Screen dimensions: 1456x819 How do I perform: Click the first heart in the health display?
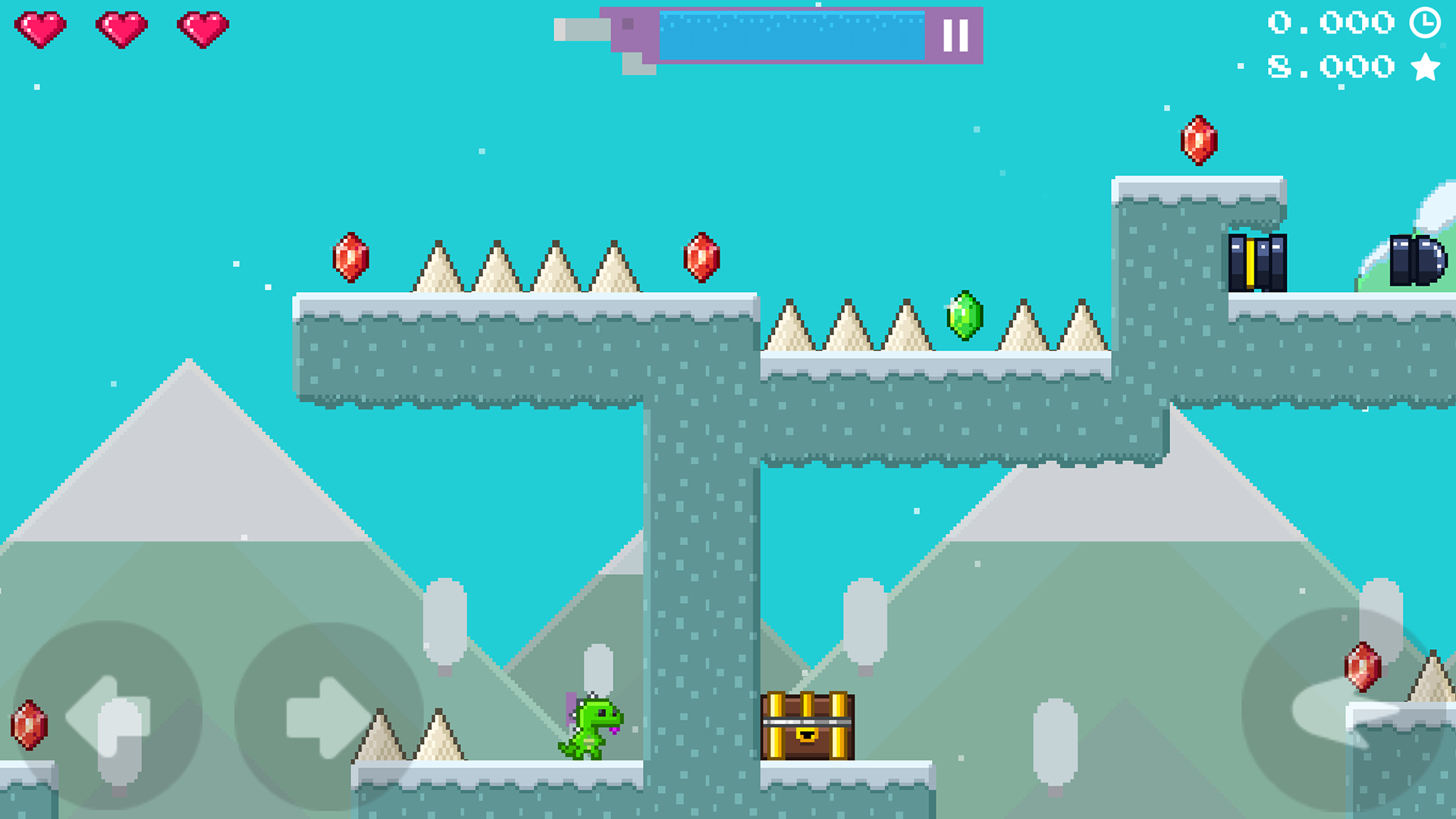(41, 27)
